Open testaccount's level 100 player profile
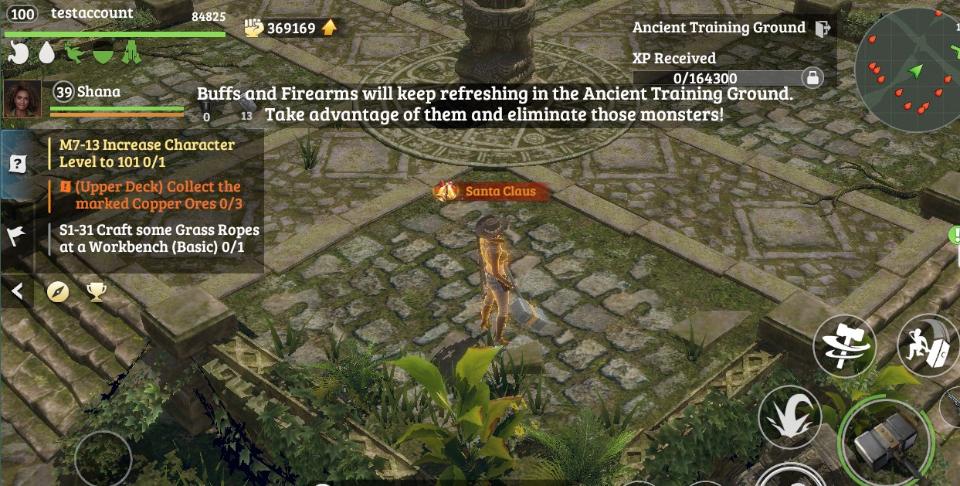The width and height of the screenshot is (960, 486). pos(24,14)
